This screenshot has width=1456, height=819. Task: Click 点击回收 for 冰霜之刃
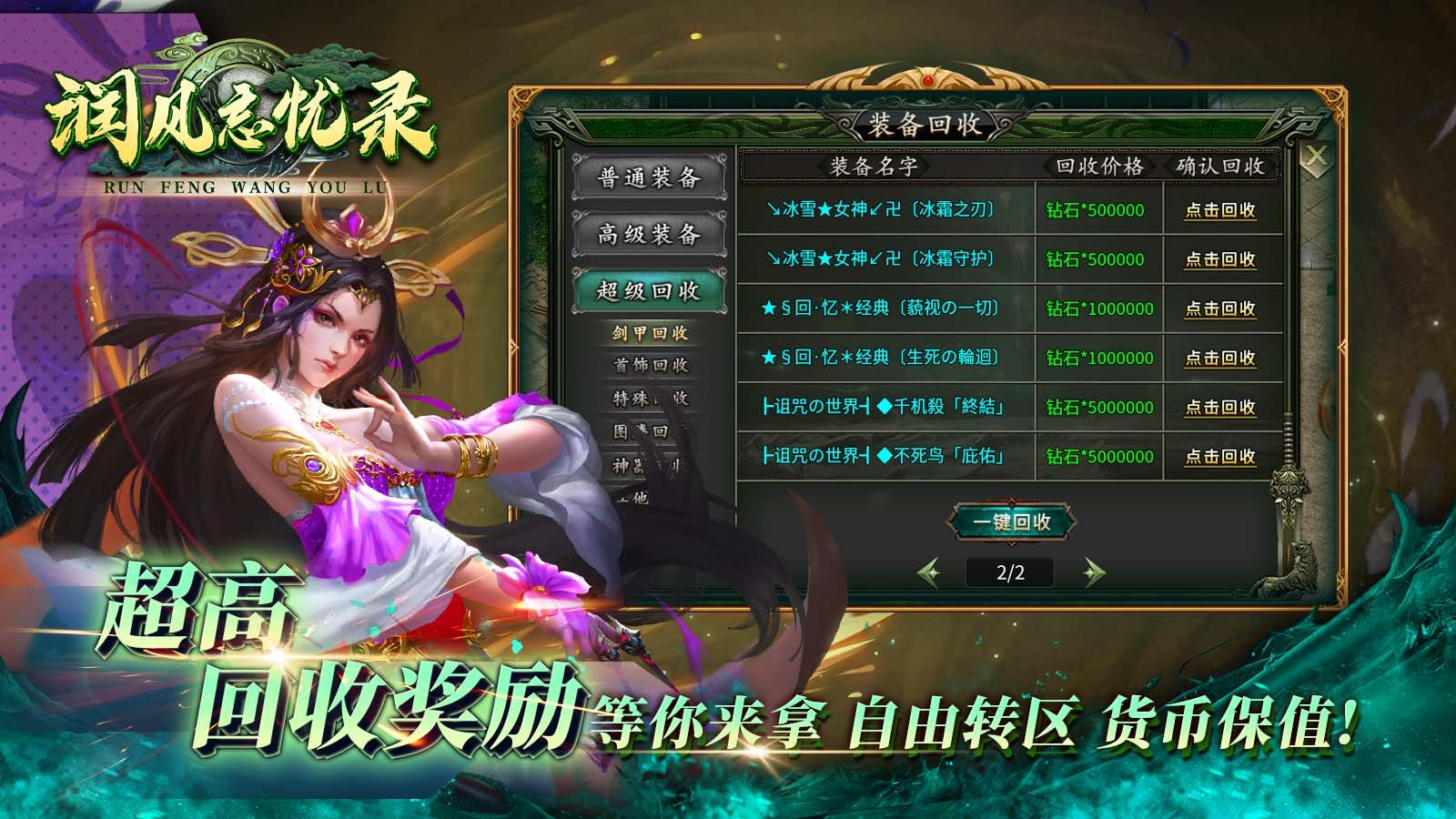(1219, 208)
